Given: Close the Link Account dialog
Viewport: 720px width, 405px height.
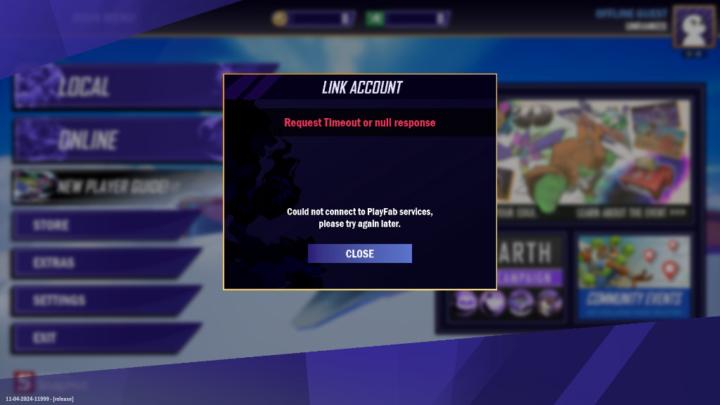Looking at the screenshot, I should (x=359, y=254).
